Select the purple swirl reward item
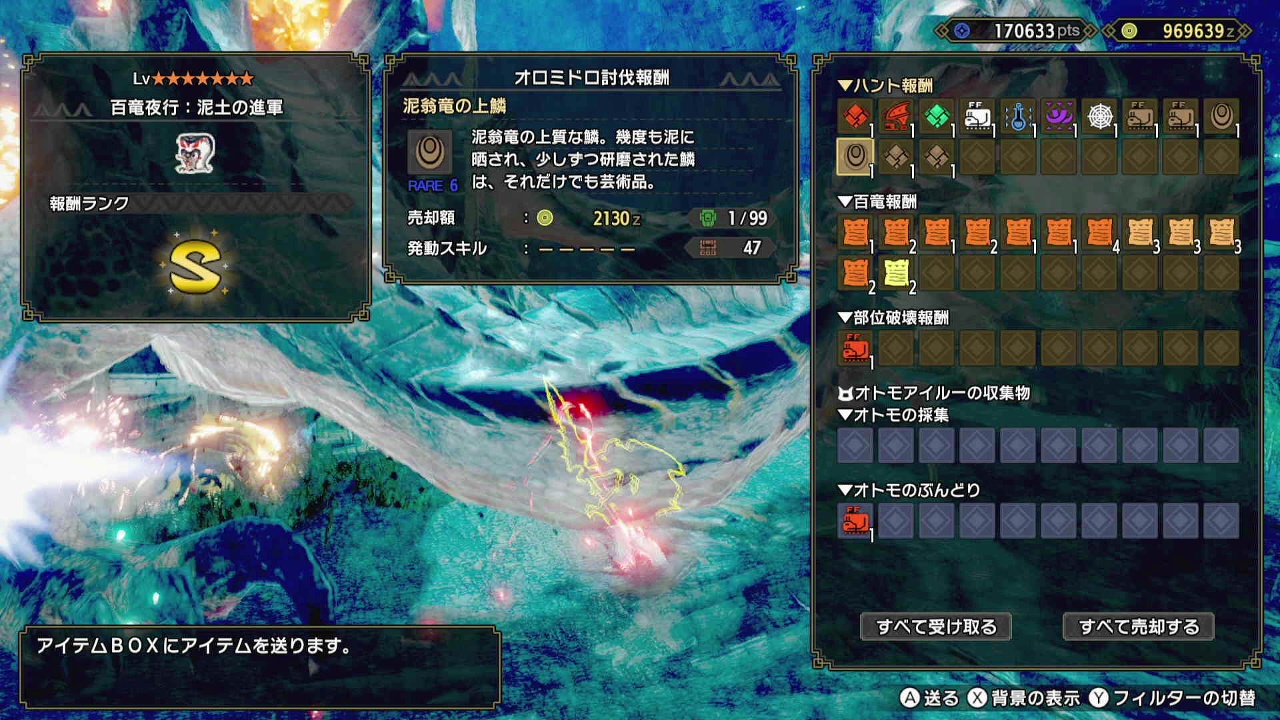 (x=1058, y=117)
